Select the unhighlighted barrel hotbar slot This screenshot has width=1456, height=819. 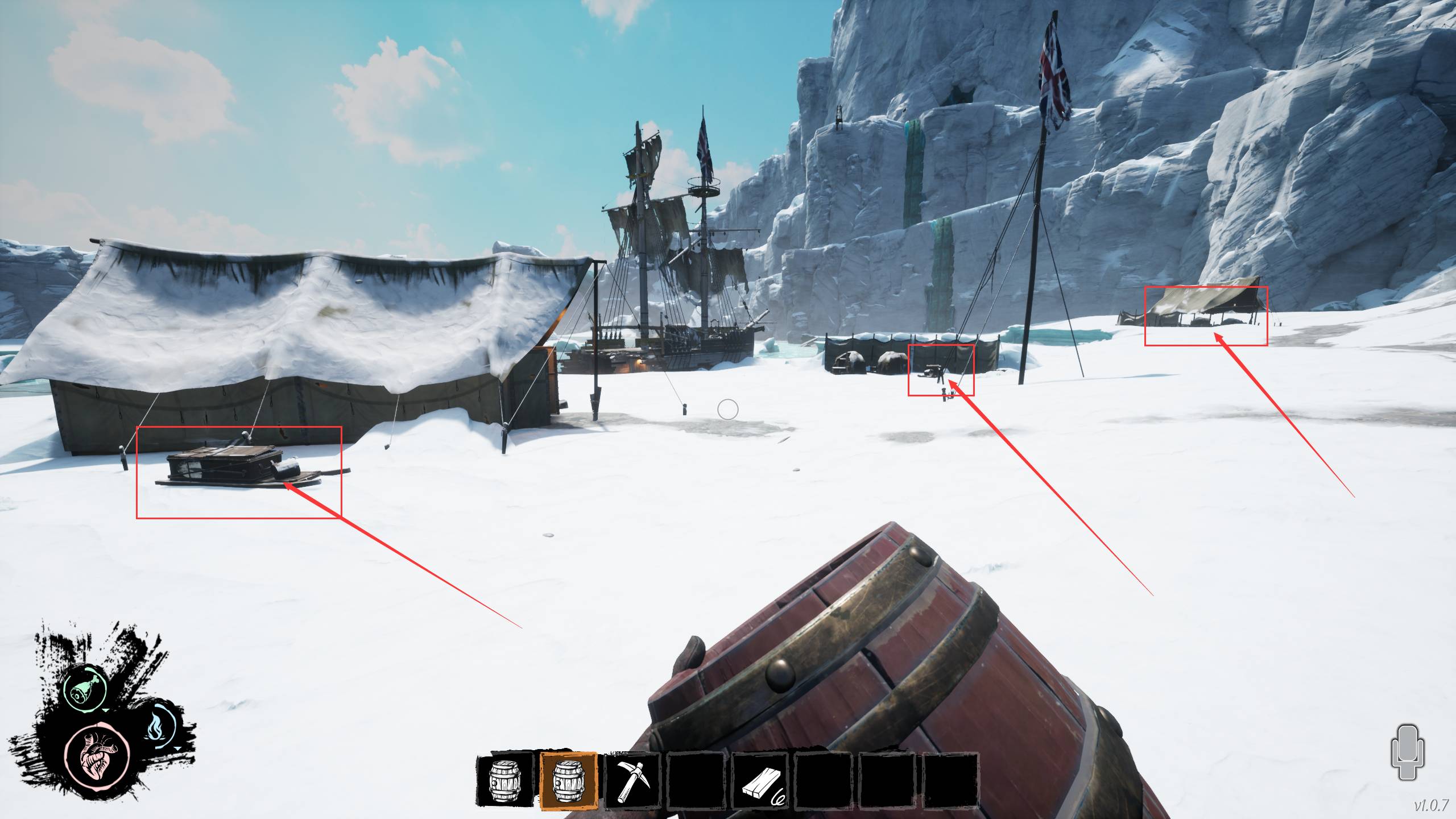(504, 780)
